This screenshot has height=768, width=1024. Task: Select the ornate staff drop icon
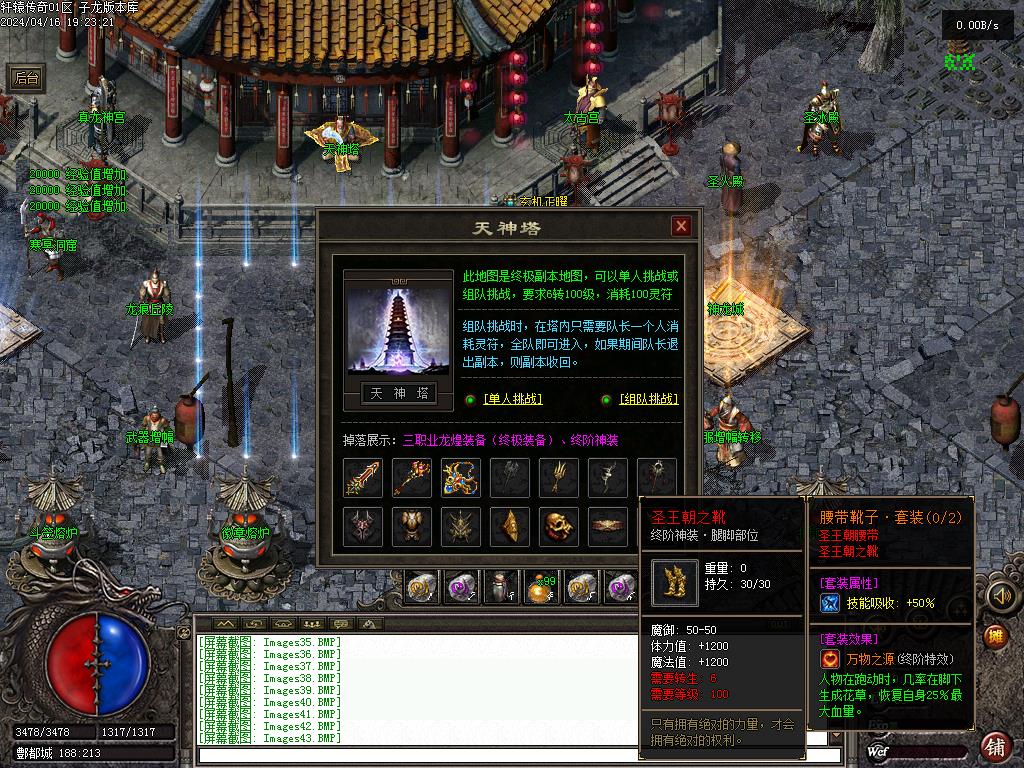click(412, 478)
